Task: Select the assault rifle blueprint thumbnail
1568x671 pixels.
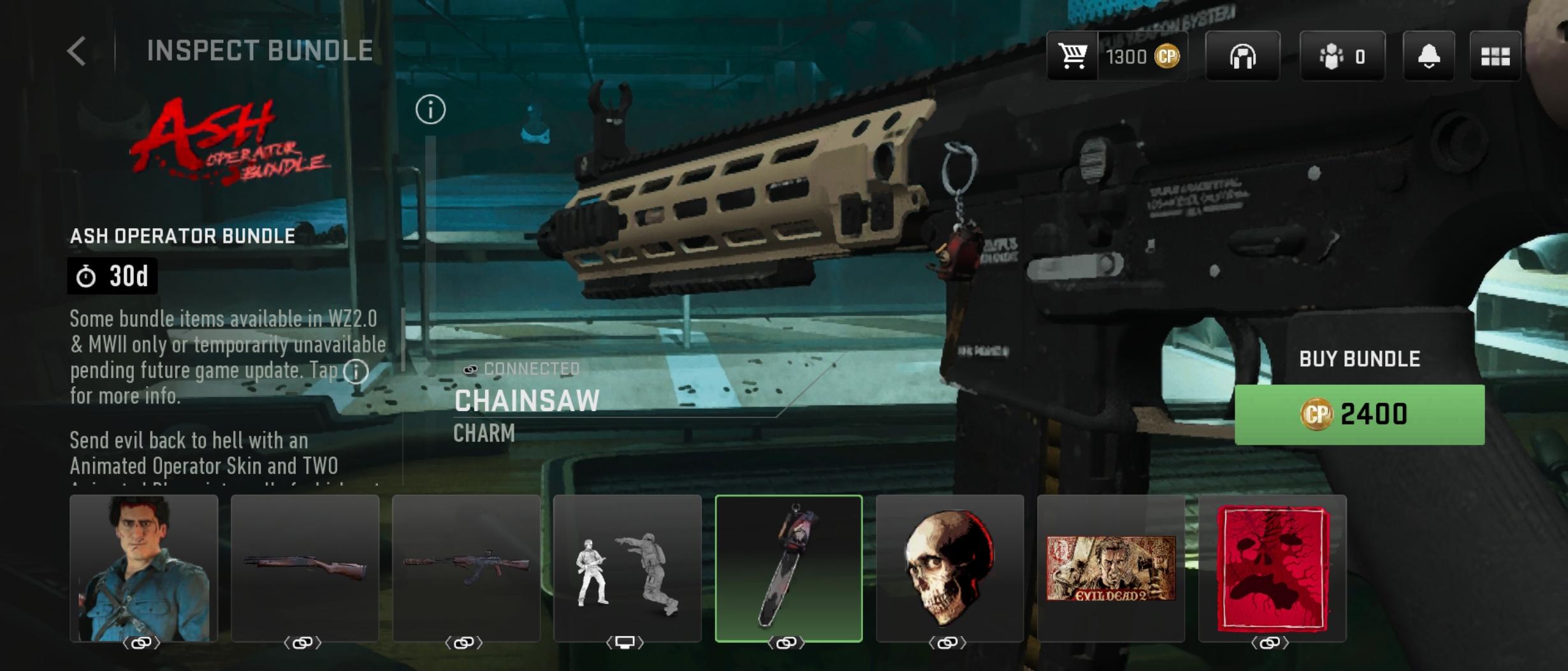Action: click(466, 568)
